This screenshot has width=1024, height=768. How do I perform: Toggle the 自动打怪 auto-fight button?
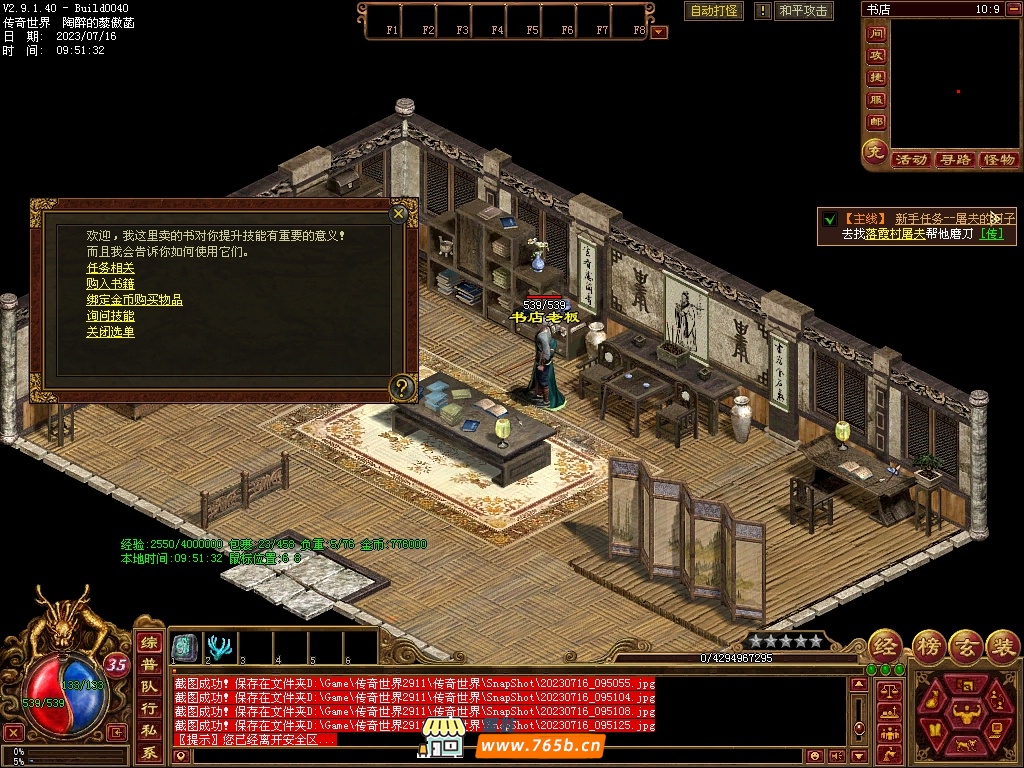(714, 11)
